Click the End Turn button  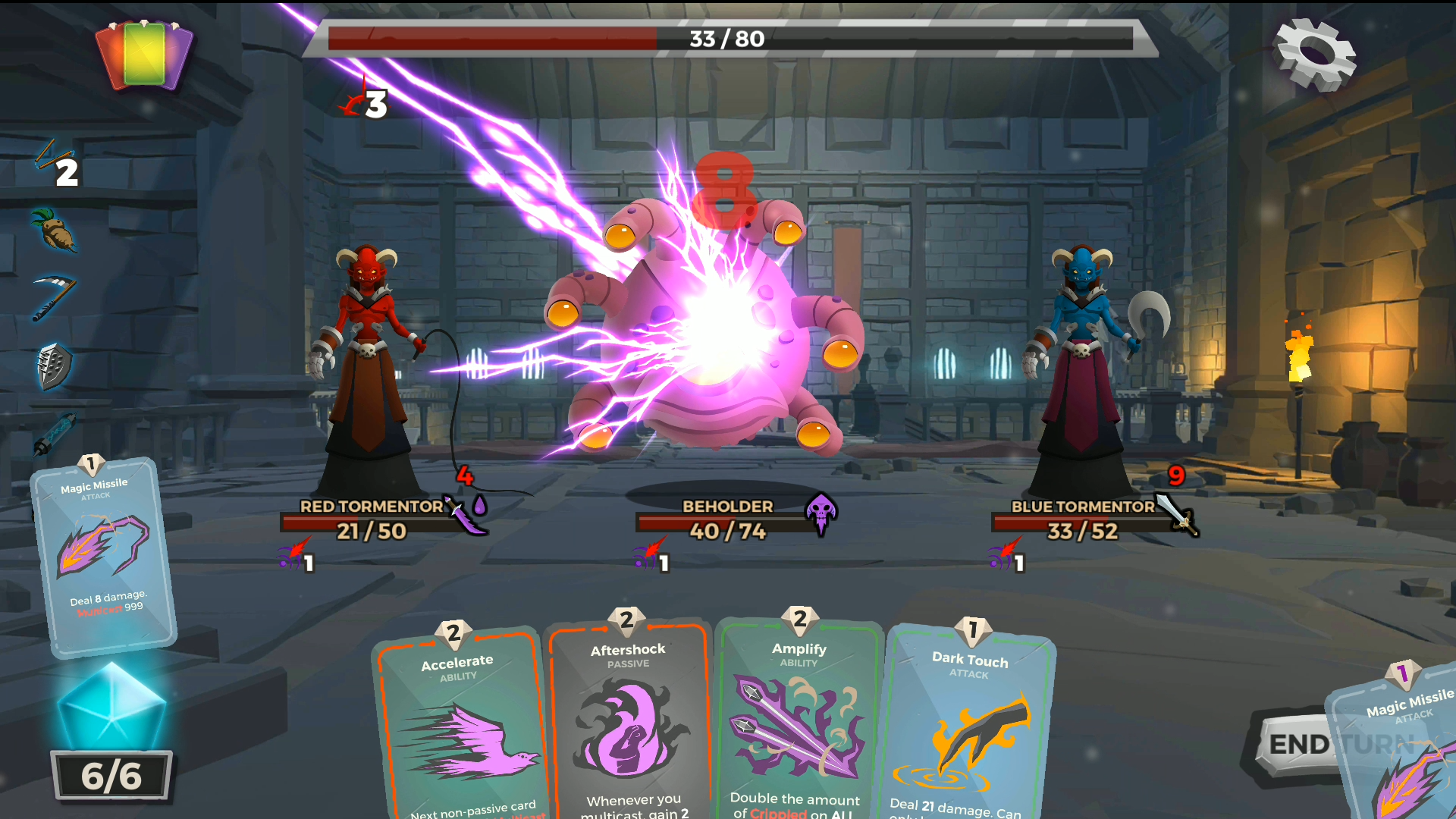(x=1298, y=744)
